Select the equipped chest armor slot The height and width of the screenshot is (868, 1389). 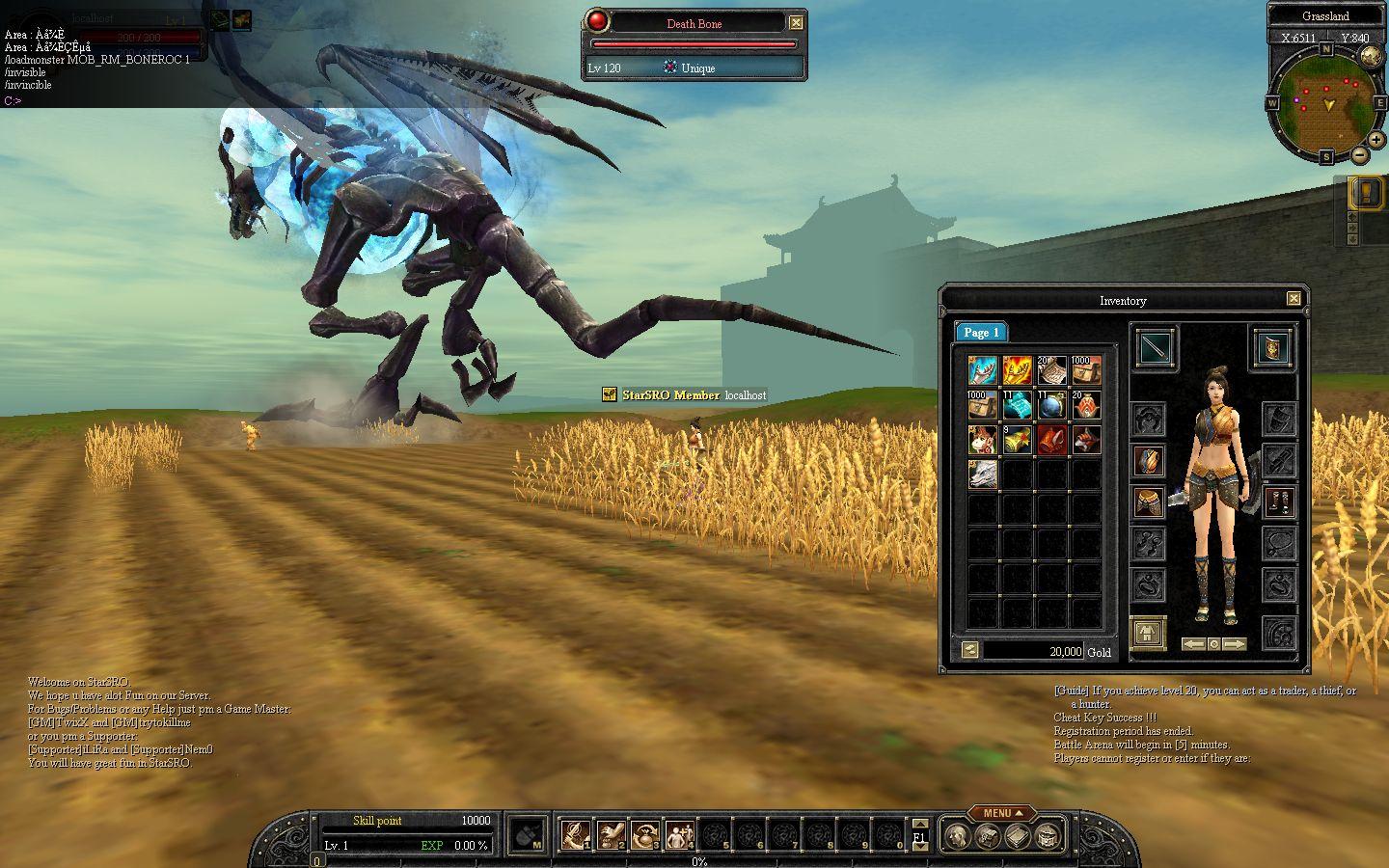coord(1148,461)
